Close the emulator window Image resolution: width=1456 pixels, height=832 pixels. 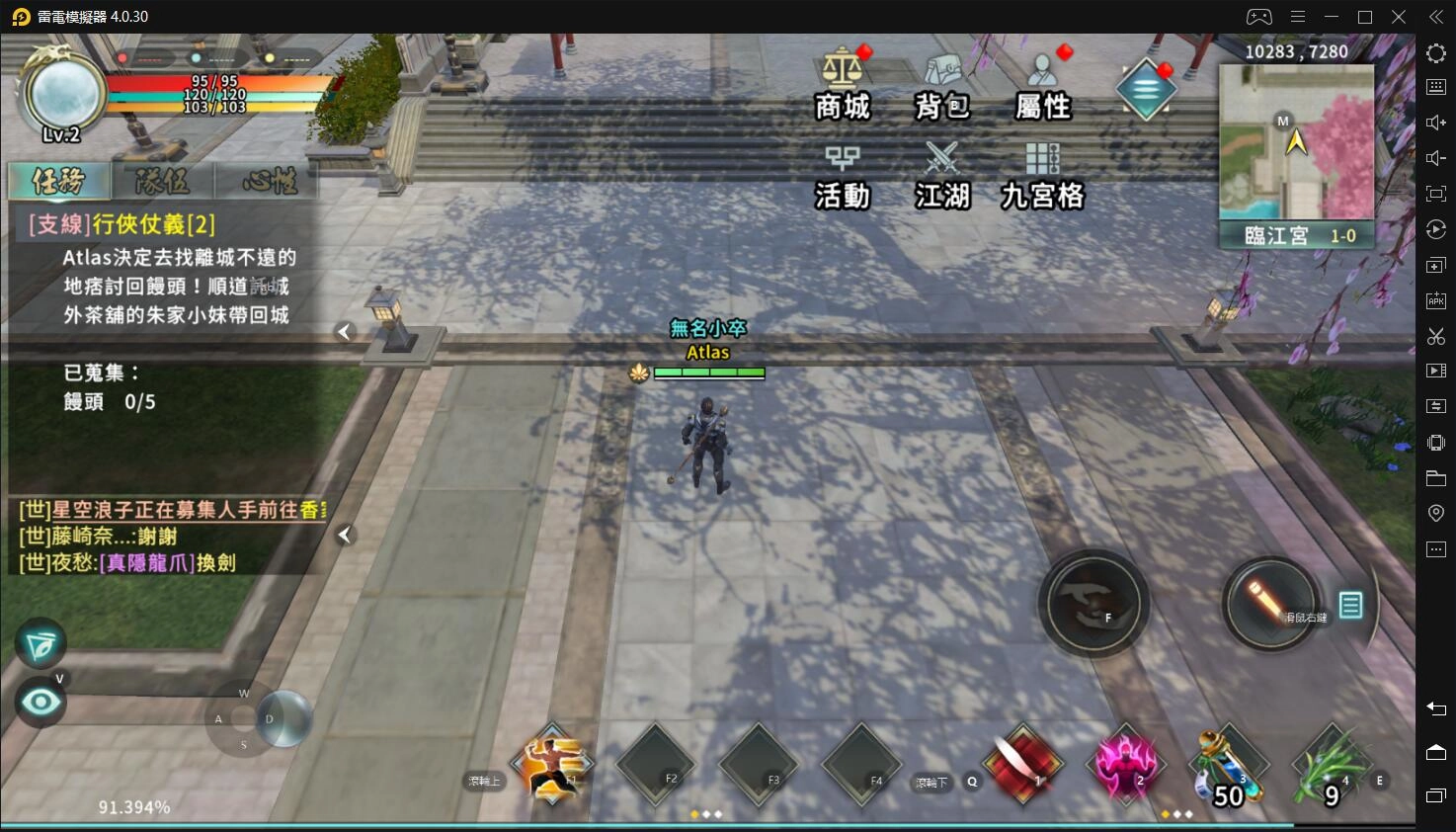click(x=1399, y=17)
